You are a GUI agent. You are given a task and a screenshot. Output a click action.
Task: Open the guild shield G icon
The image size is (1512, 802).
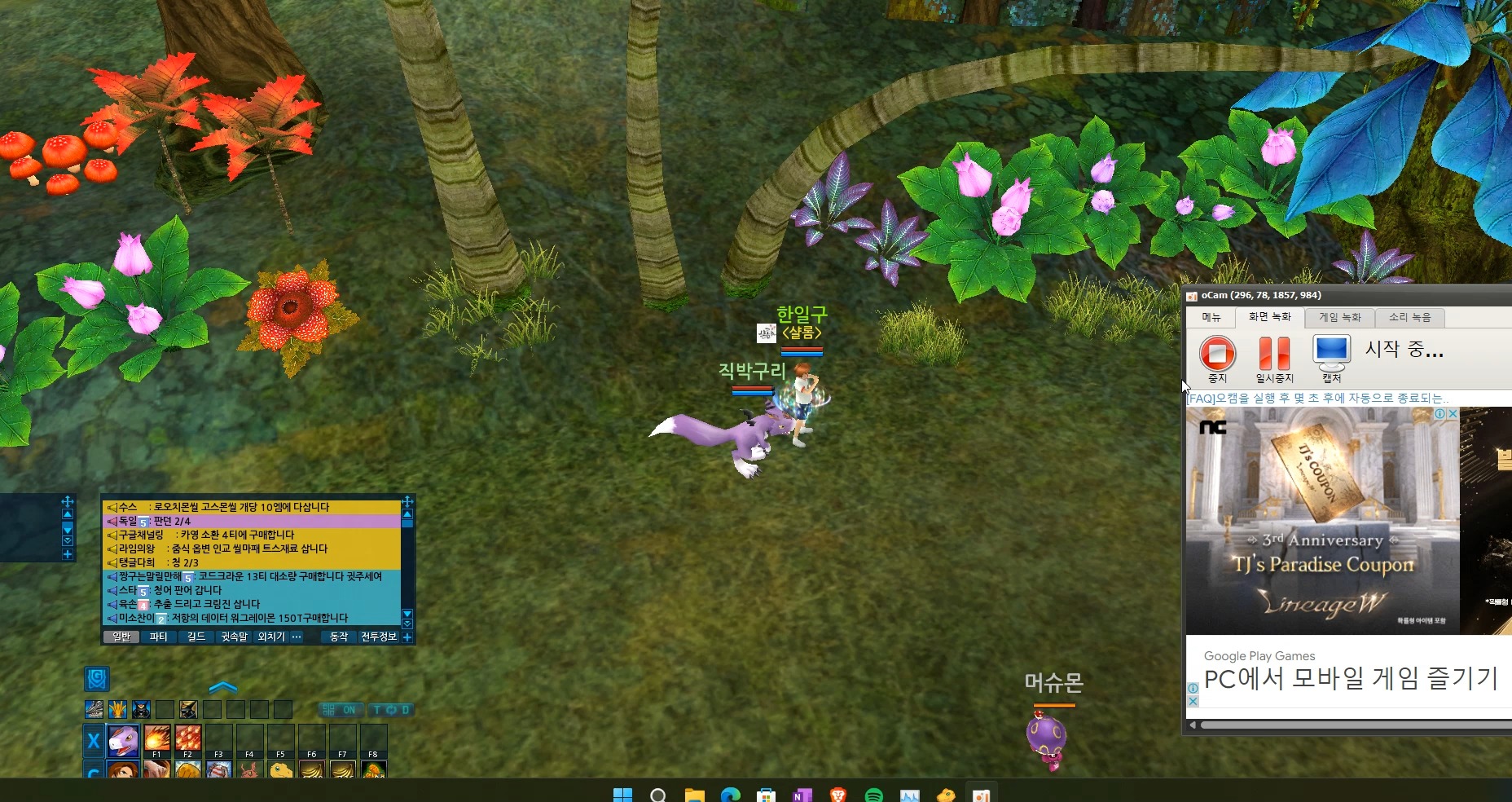click(97, 678)
